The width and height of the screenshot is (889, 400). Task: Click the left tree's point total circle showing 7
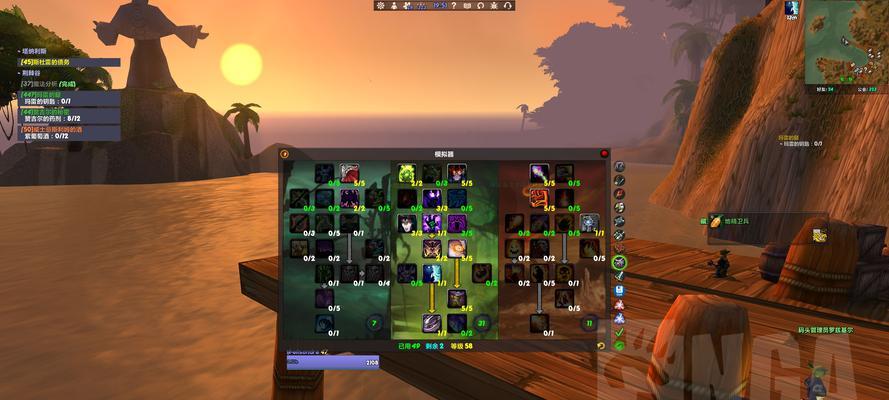(375, 323)
